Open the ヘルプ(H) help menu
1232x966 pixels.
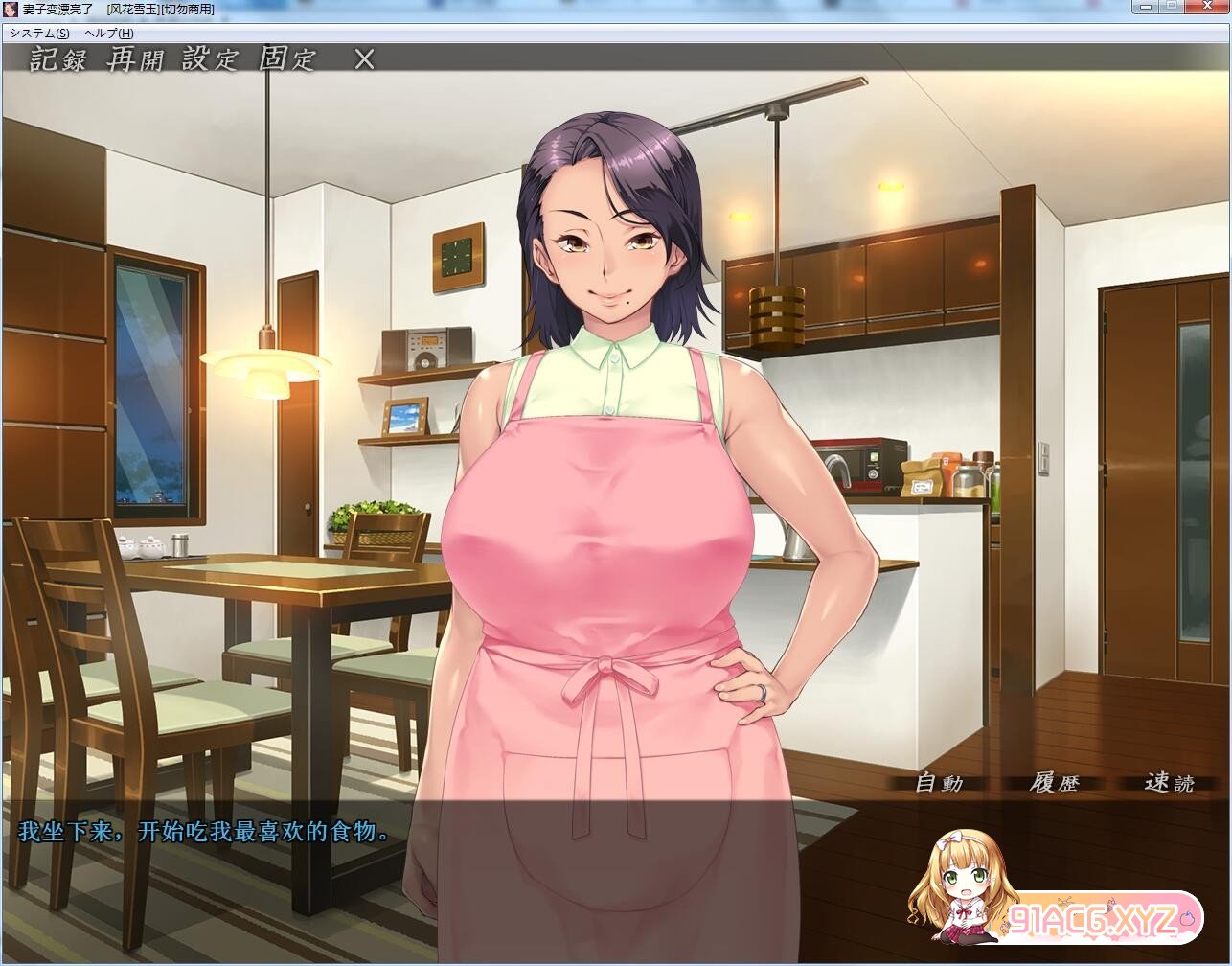click(108, 34)
